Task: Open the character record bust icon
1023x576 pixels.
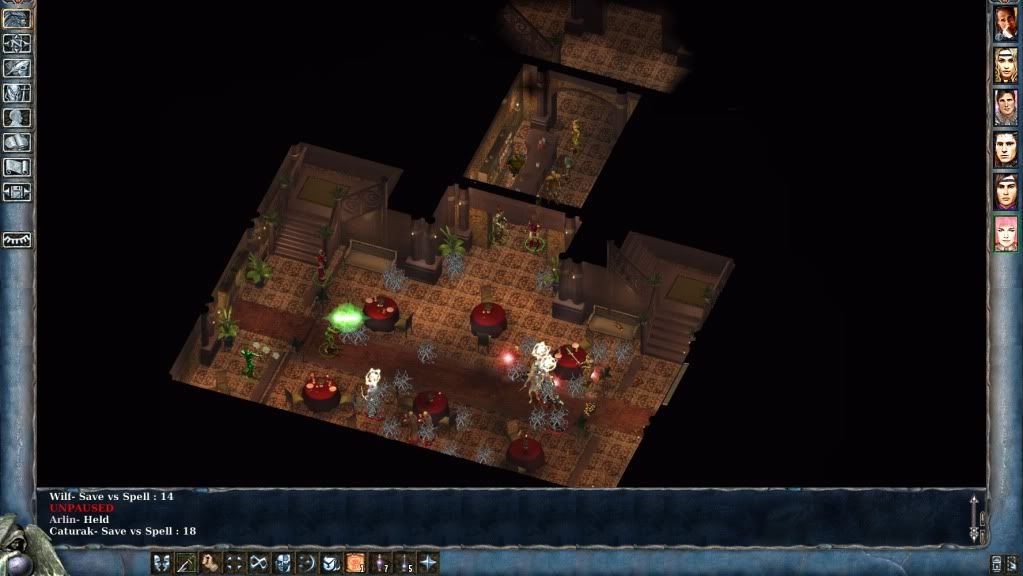Action: click(x=17, y=118)
